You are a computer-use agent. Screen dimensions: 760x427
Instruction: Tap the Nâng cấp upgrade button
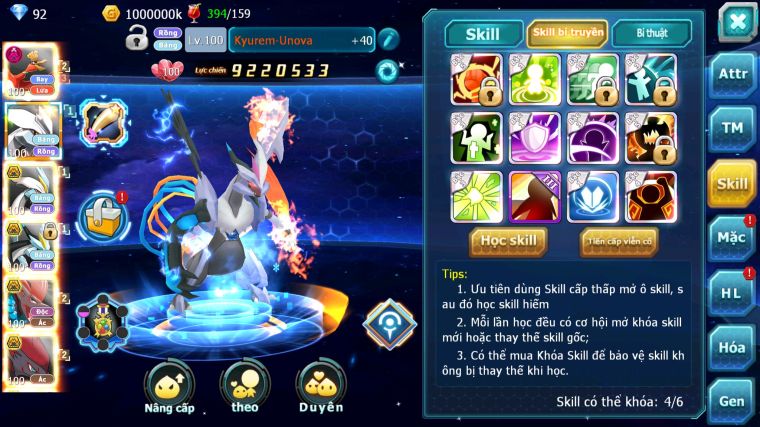pyautogui.click(x=169, y=387)
